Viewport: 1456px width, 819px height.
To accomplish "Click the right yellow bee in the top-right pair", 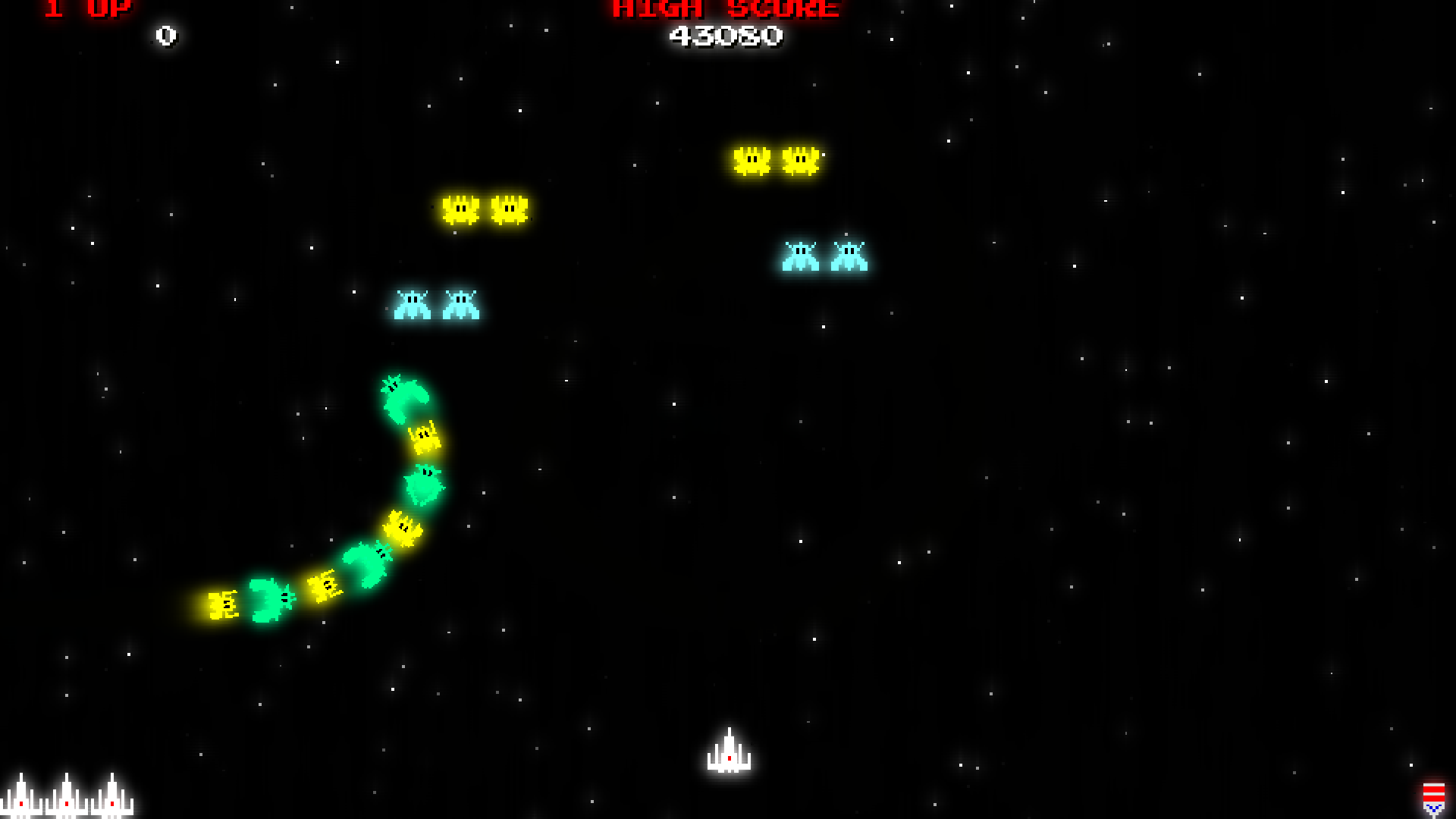I will click(x=799, y=161).
